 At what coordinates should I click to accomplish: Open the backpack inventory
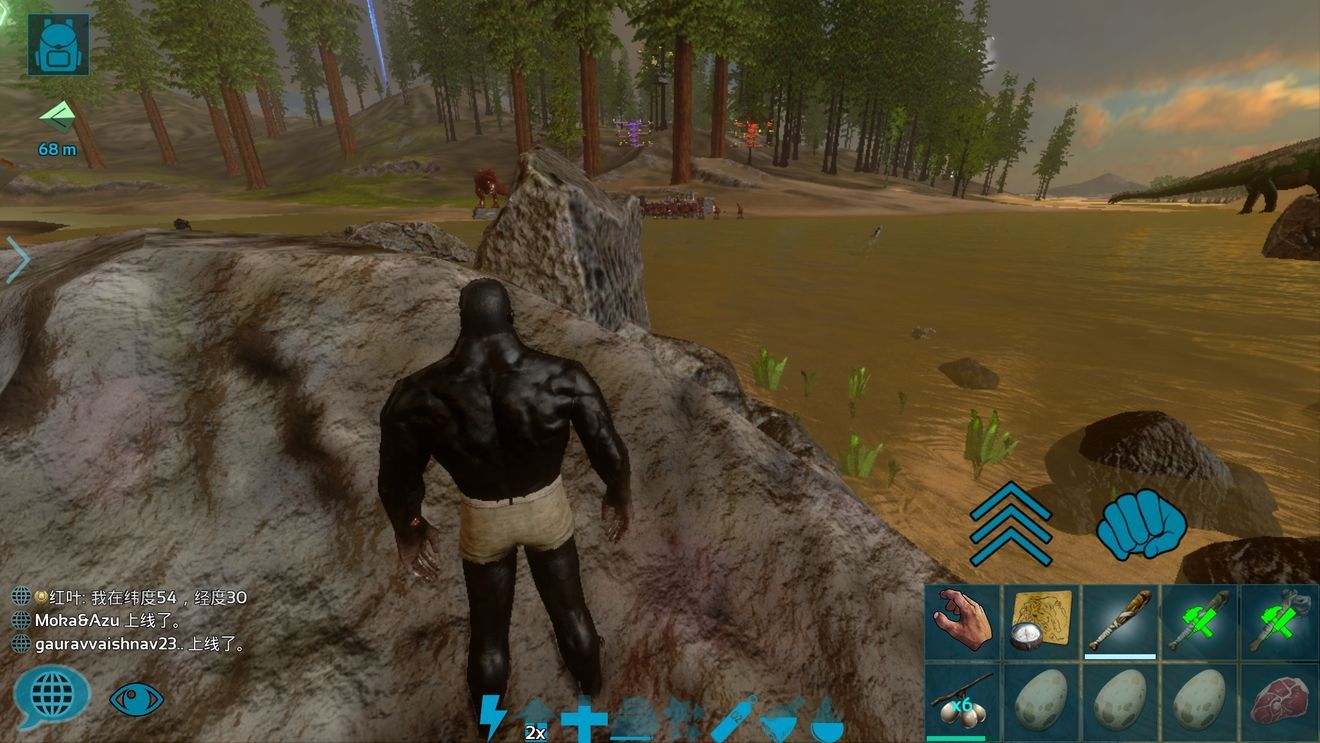tap(58, 45)
